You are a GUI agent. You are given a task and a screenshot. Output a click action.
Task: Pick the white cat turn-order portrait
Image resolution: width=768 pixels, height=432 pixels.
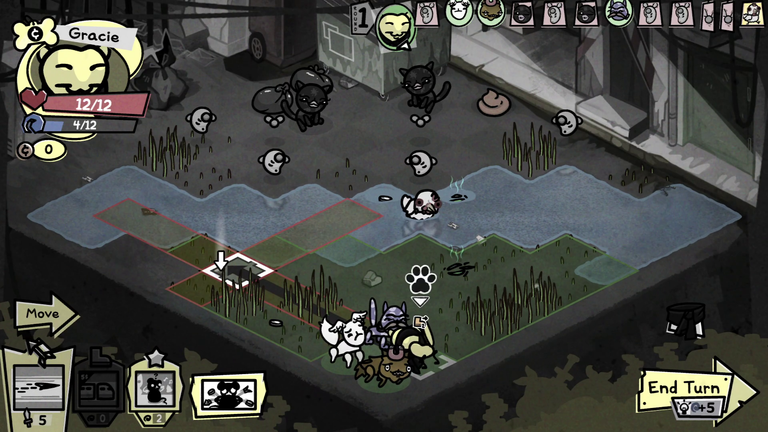458,12
